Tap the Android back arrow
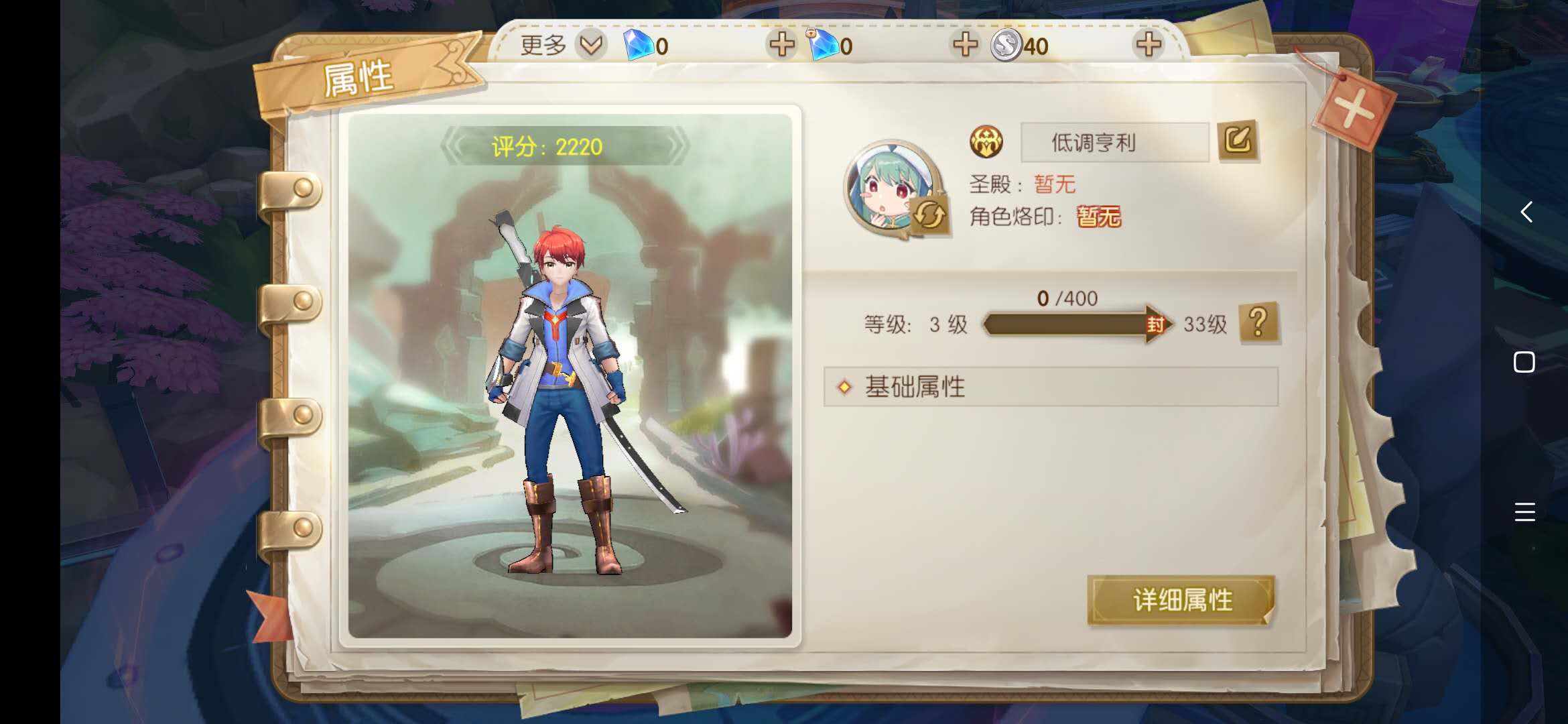The height and width of the screenshot is (724, 1568). (x=1526, y=212)
